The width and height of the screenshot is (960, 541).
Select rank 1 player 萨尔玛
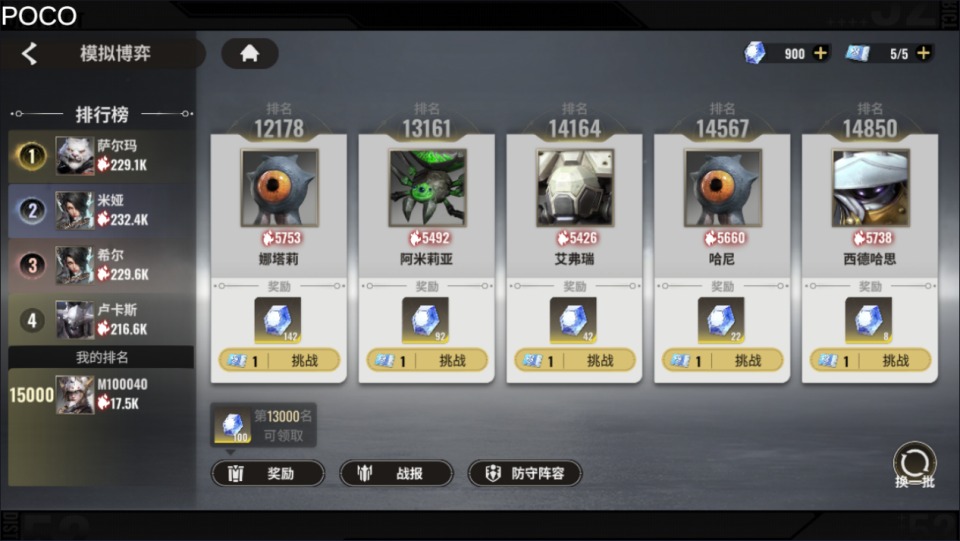100,155
